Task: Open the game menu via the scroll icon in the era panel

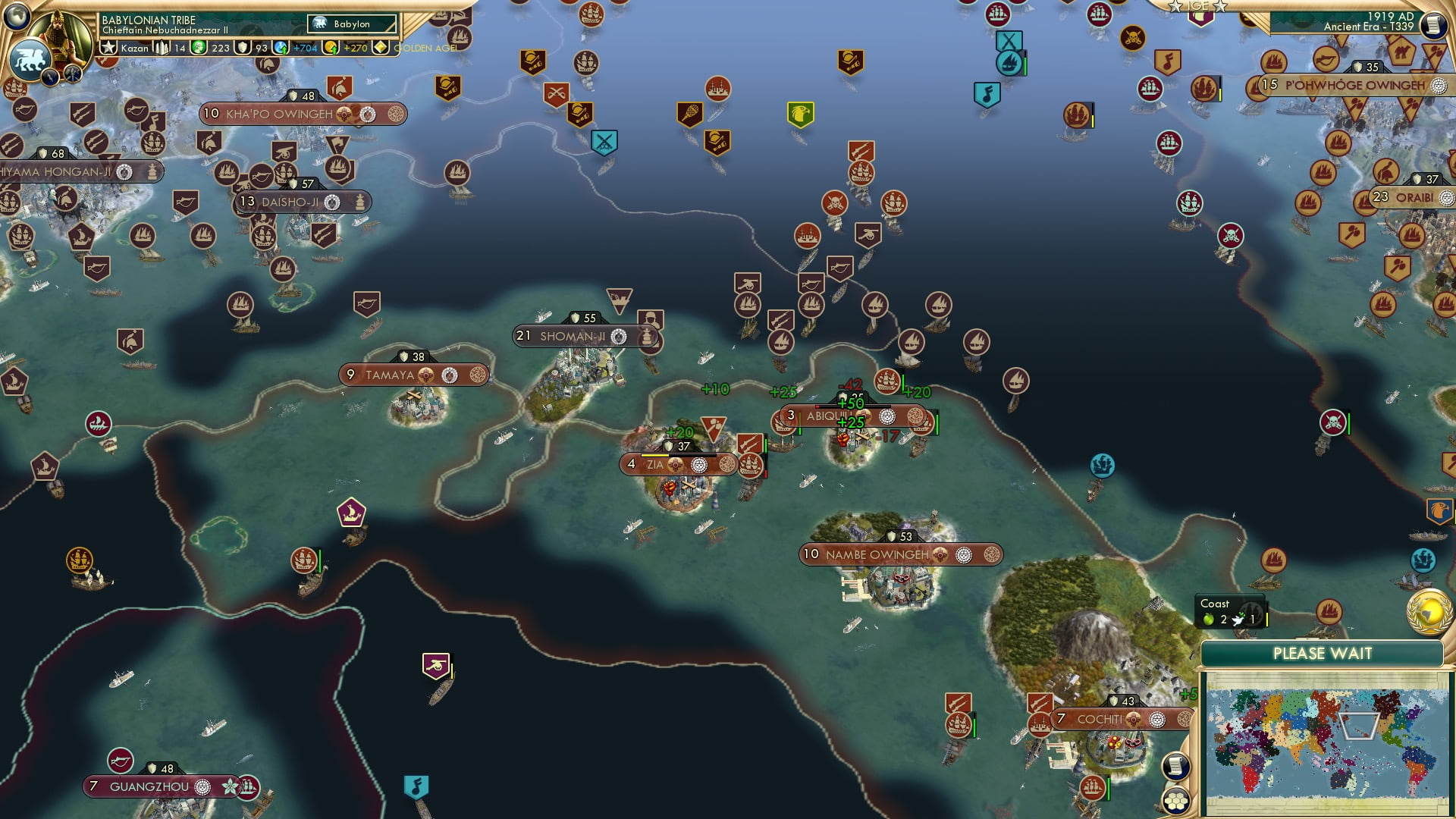Action: [1432, 25]
